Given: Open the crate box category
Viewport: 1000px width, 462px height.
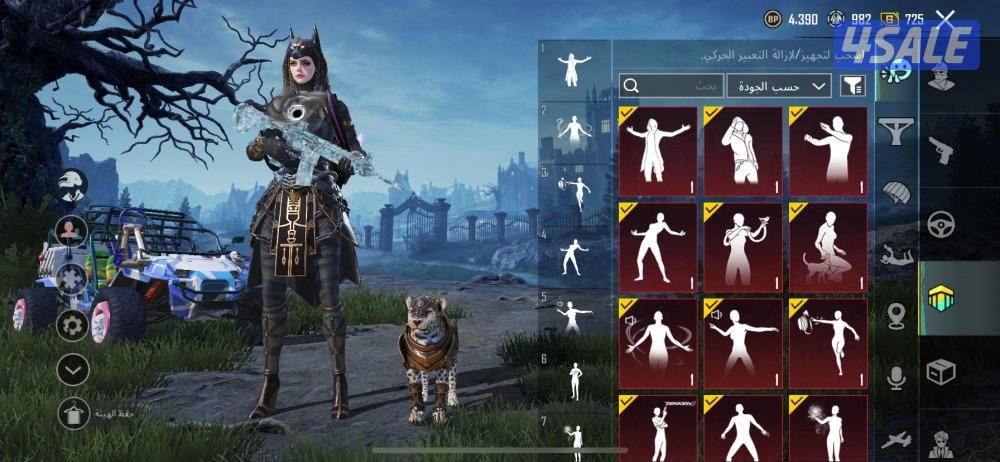Looking at the screenshot, I should (x=941, y=372).
